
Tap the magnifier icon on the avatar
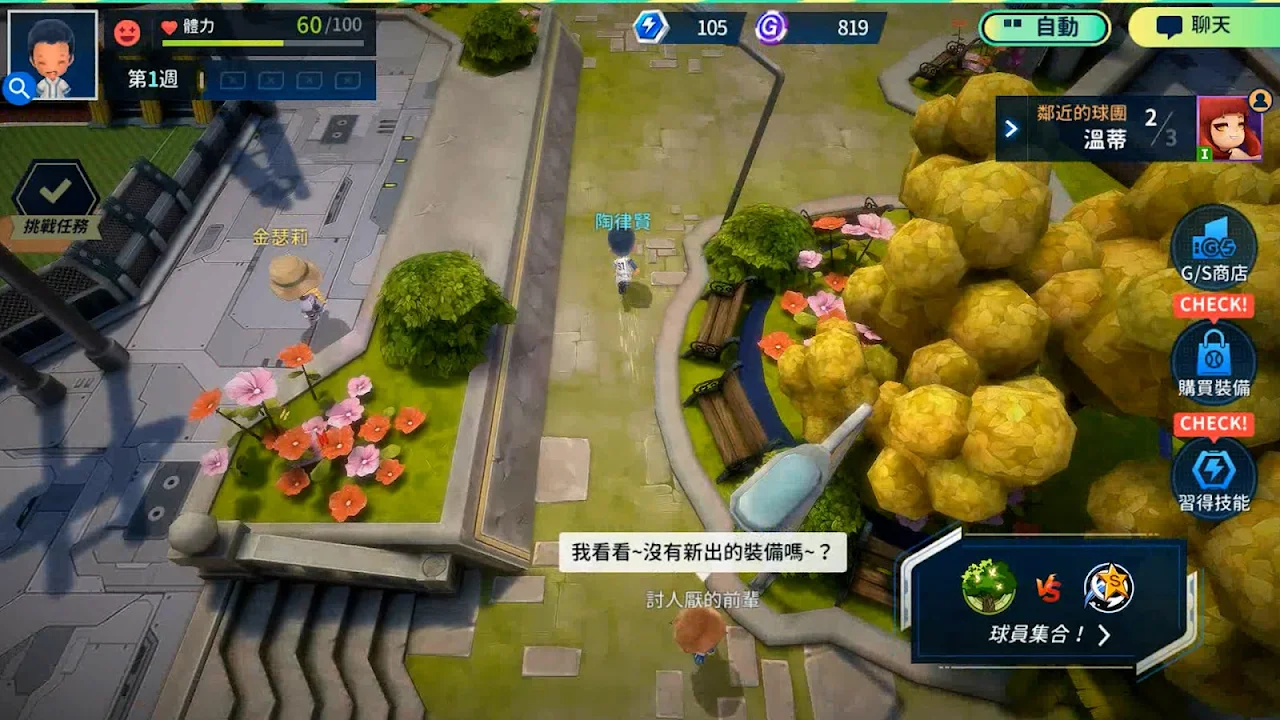(x=19, y=89)
